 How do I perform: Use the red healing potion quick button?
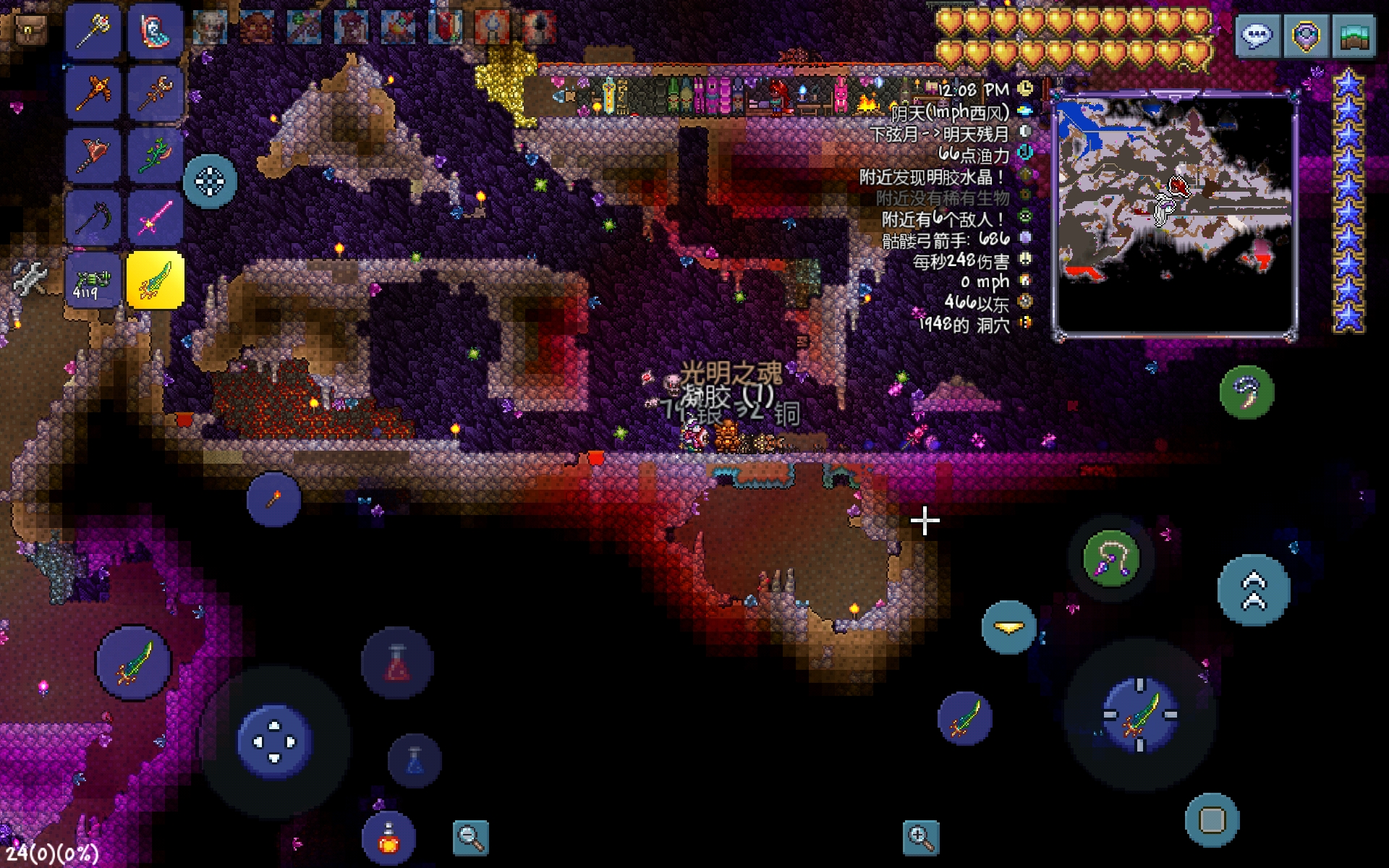397,663
